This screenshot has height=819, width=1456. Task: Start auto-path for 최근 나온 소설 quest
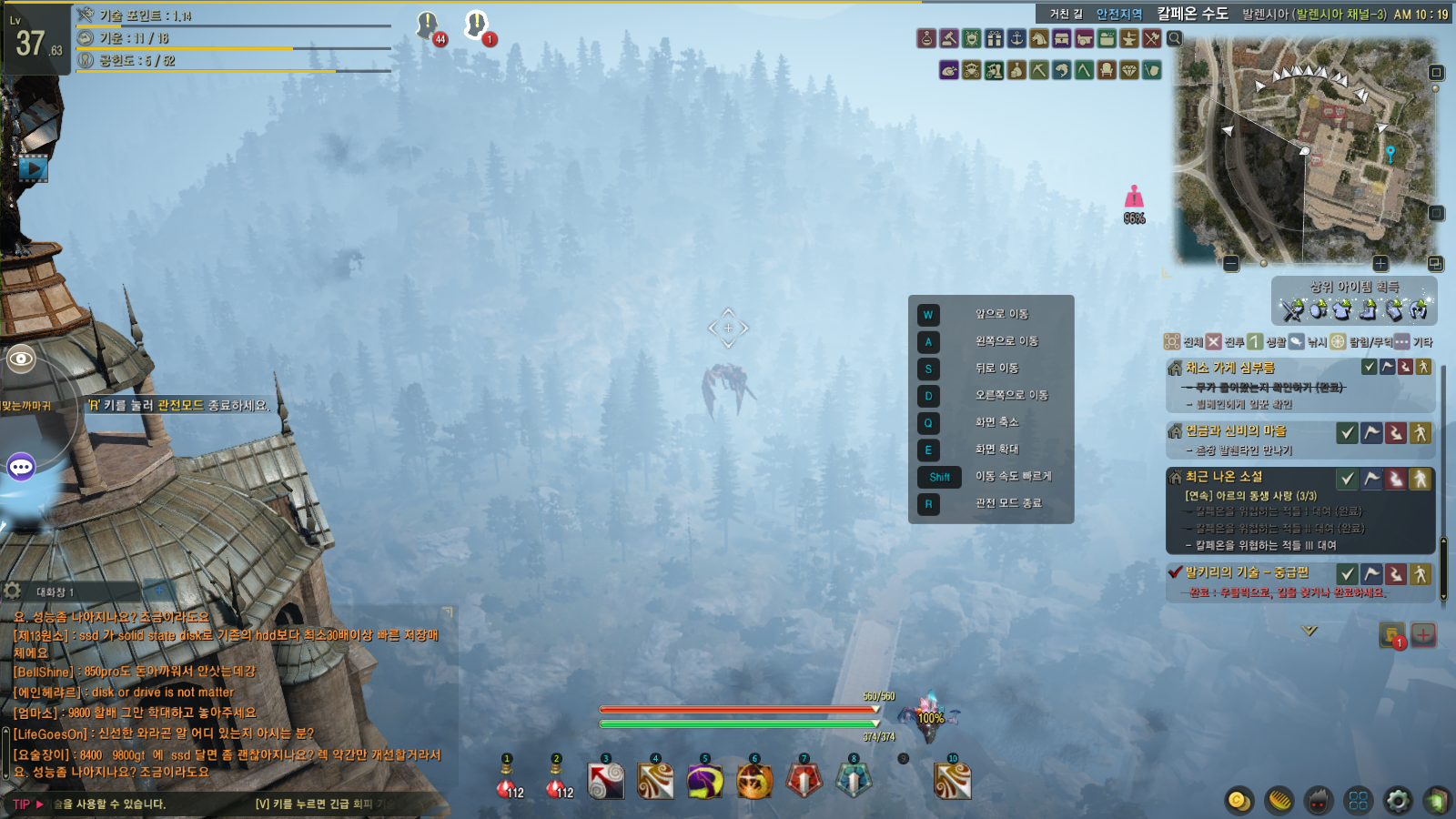(1420, 479)
